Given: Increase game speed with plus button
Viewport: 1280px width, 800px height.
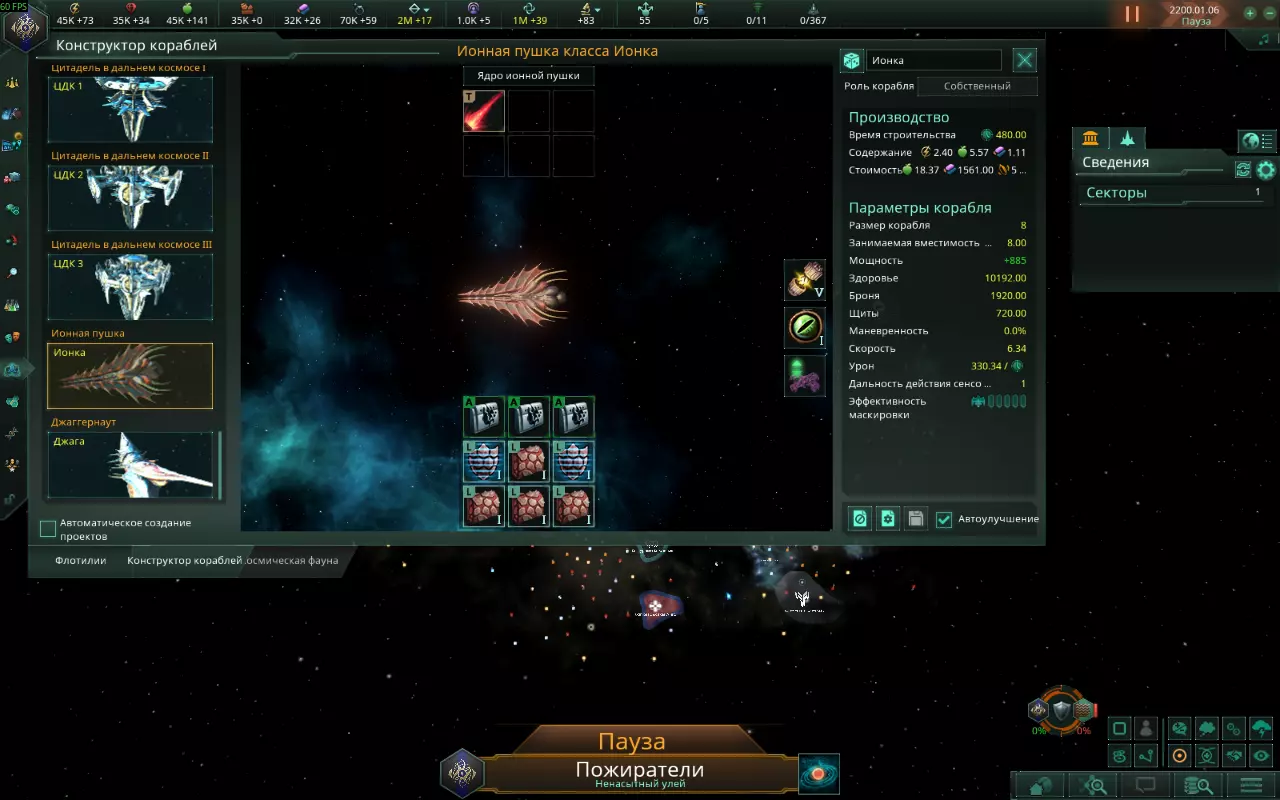Looking at the screenshot, I should pyautogui.click(x=1250, y=14).
